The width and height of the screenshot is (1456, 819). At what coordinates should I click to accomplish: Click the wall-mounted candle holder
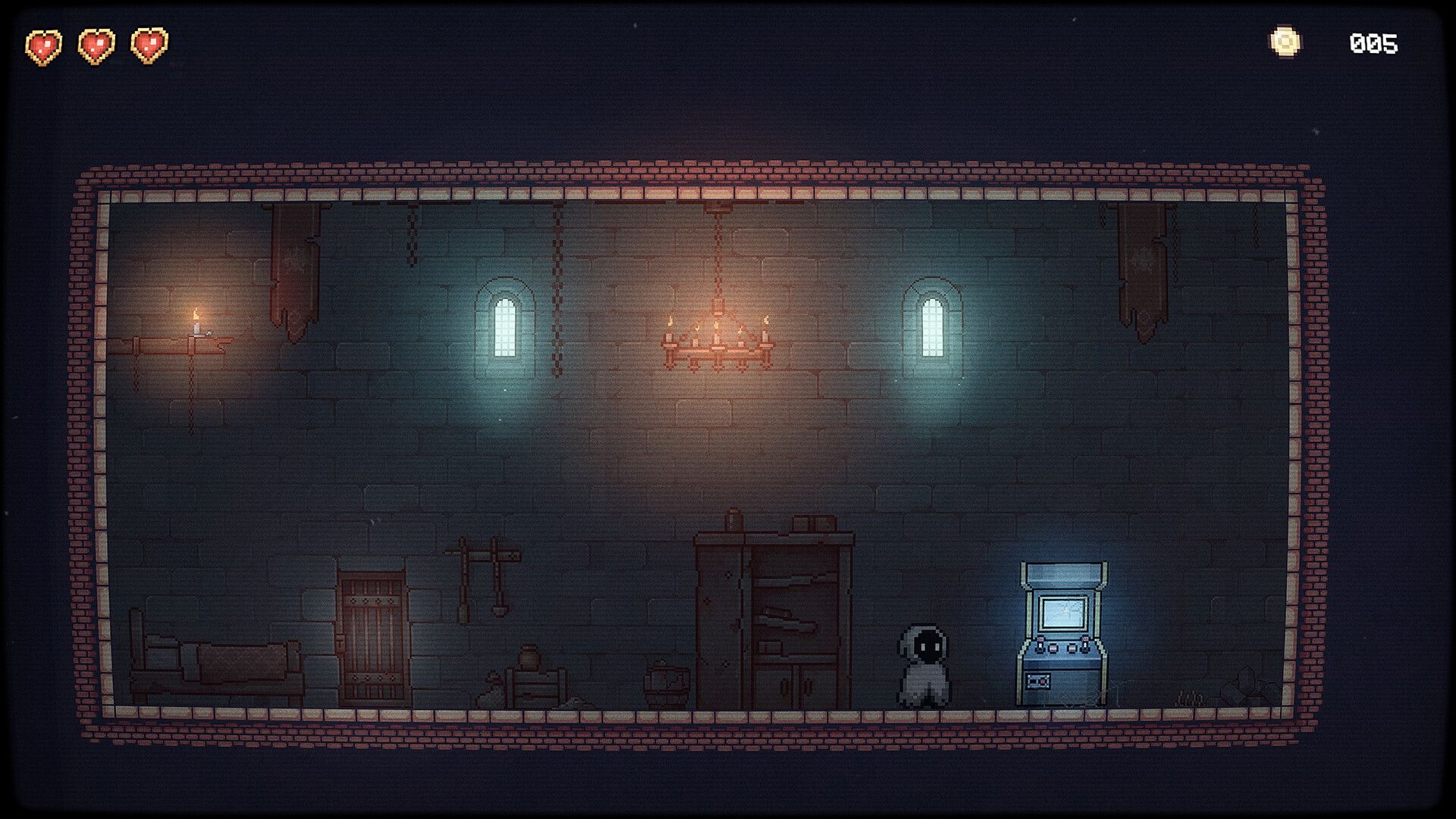point(199,332)
